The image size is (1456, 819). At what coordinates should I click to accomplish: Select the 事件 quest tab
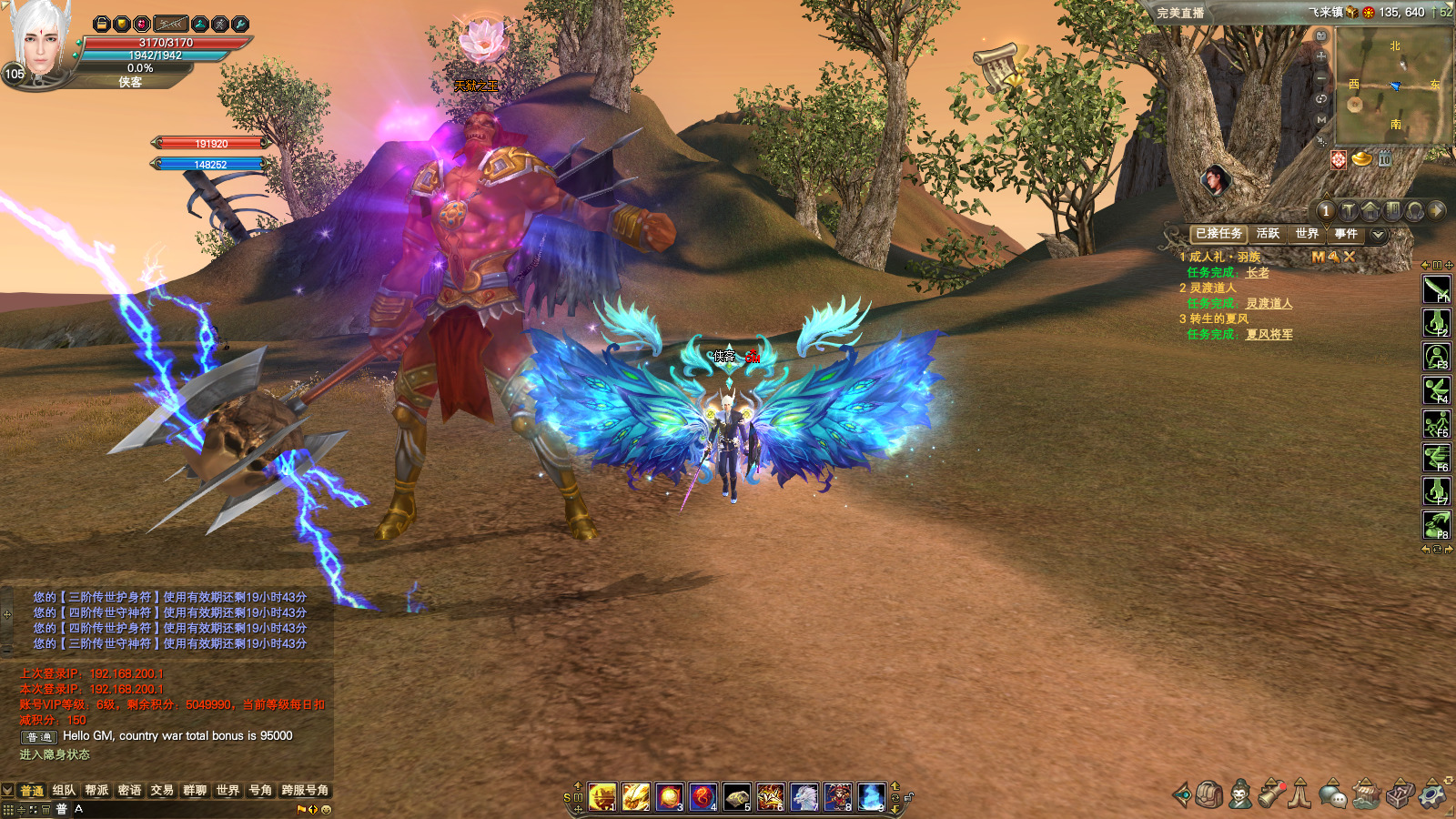coord(1346,234)
